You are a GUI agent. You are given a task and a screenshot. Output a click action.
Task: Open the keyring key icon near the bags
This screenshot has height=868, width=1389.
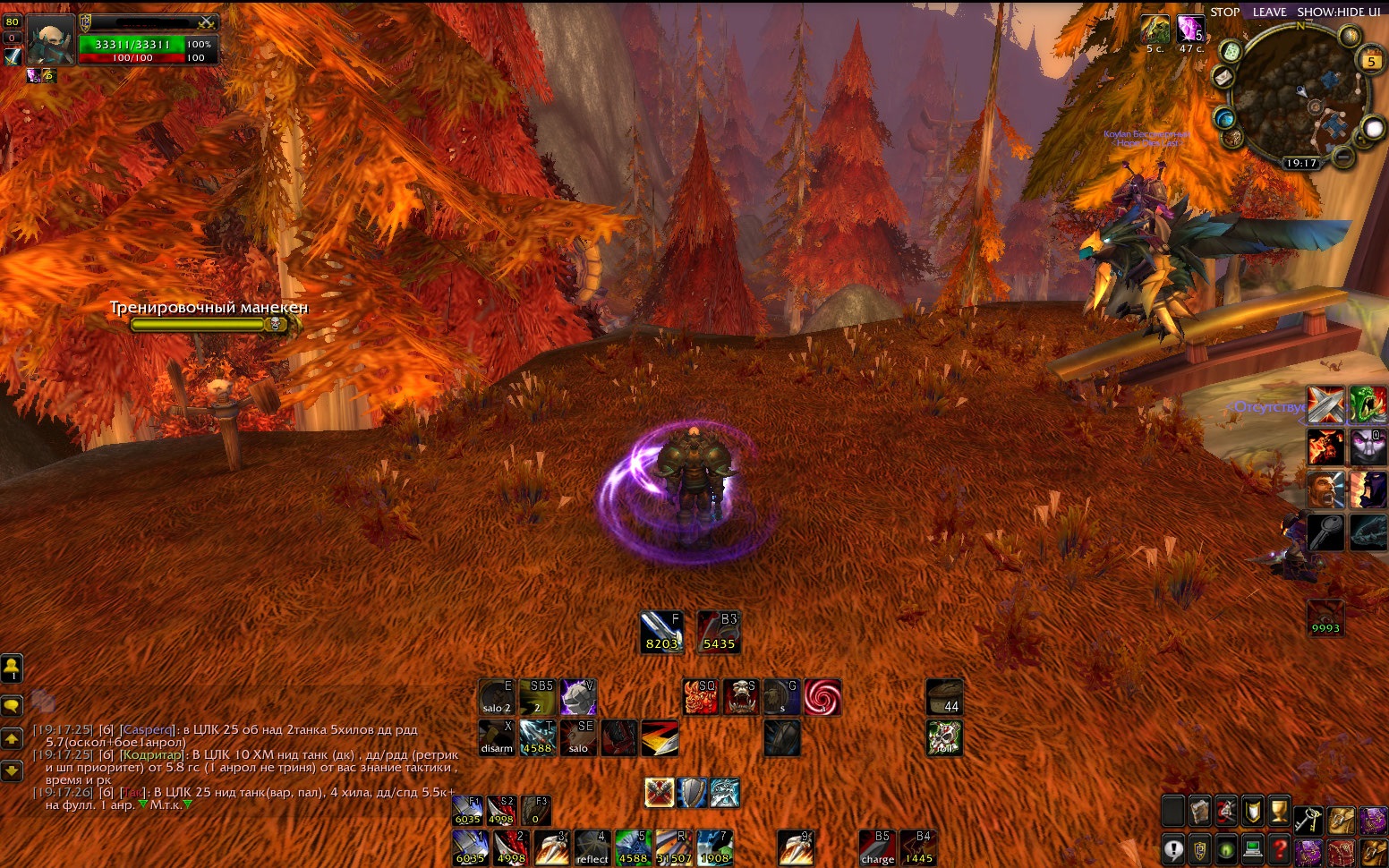[1308, 819]
